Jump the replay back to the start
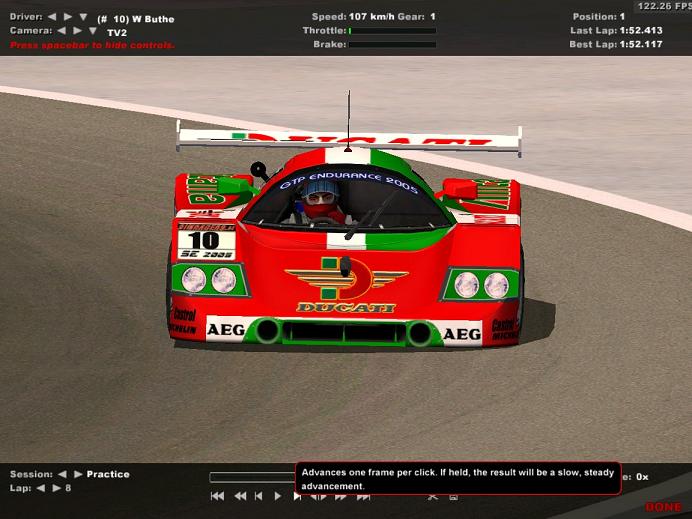 point(217,496)
